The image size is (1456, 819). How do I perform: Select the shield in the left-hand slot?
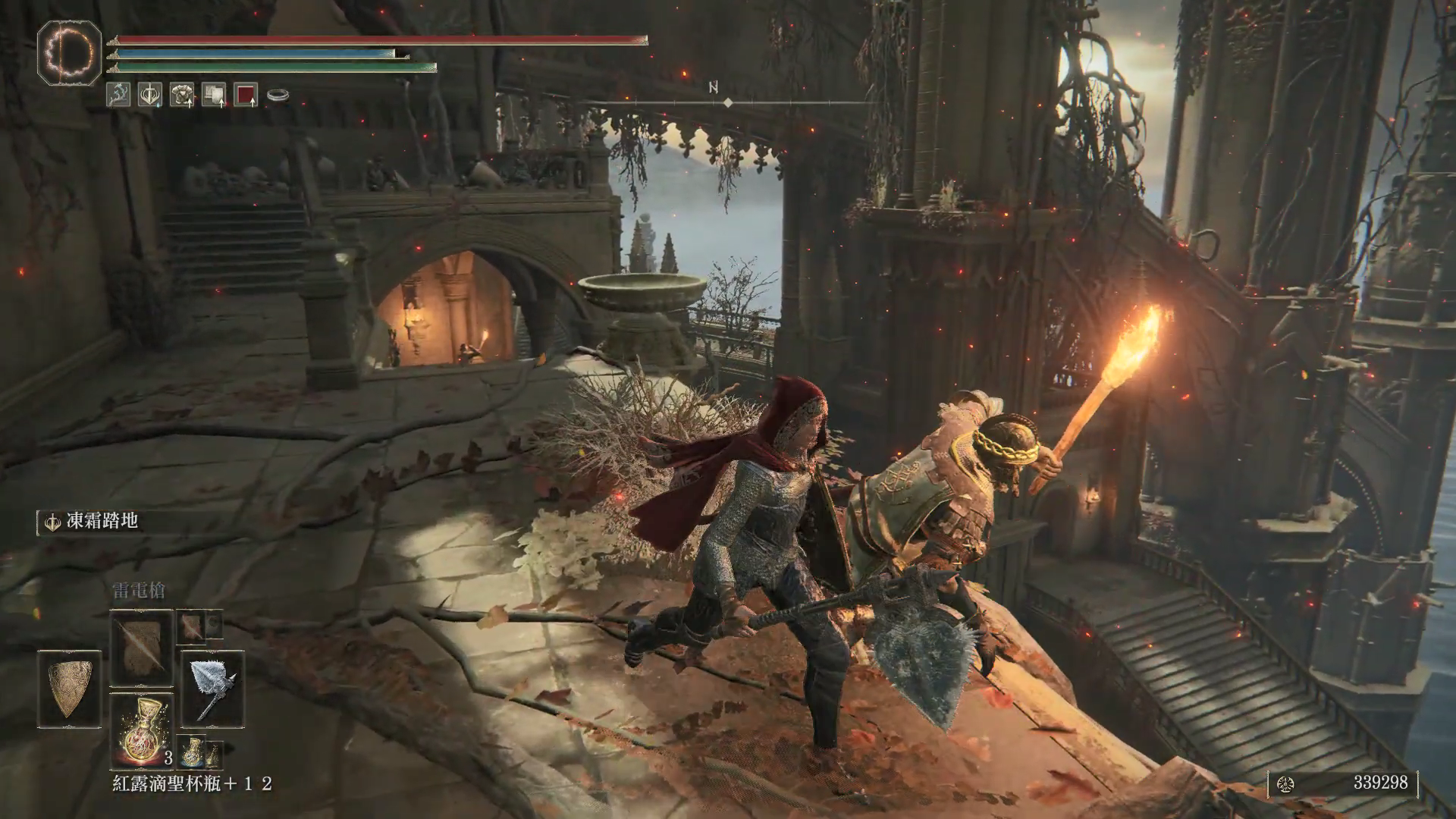click(x=69, y=689)
